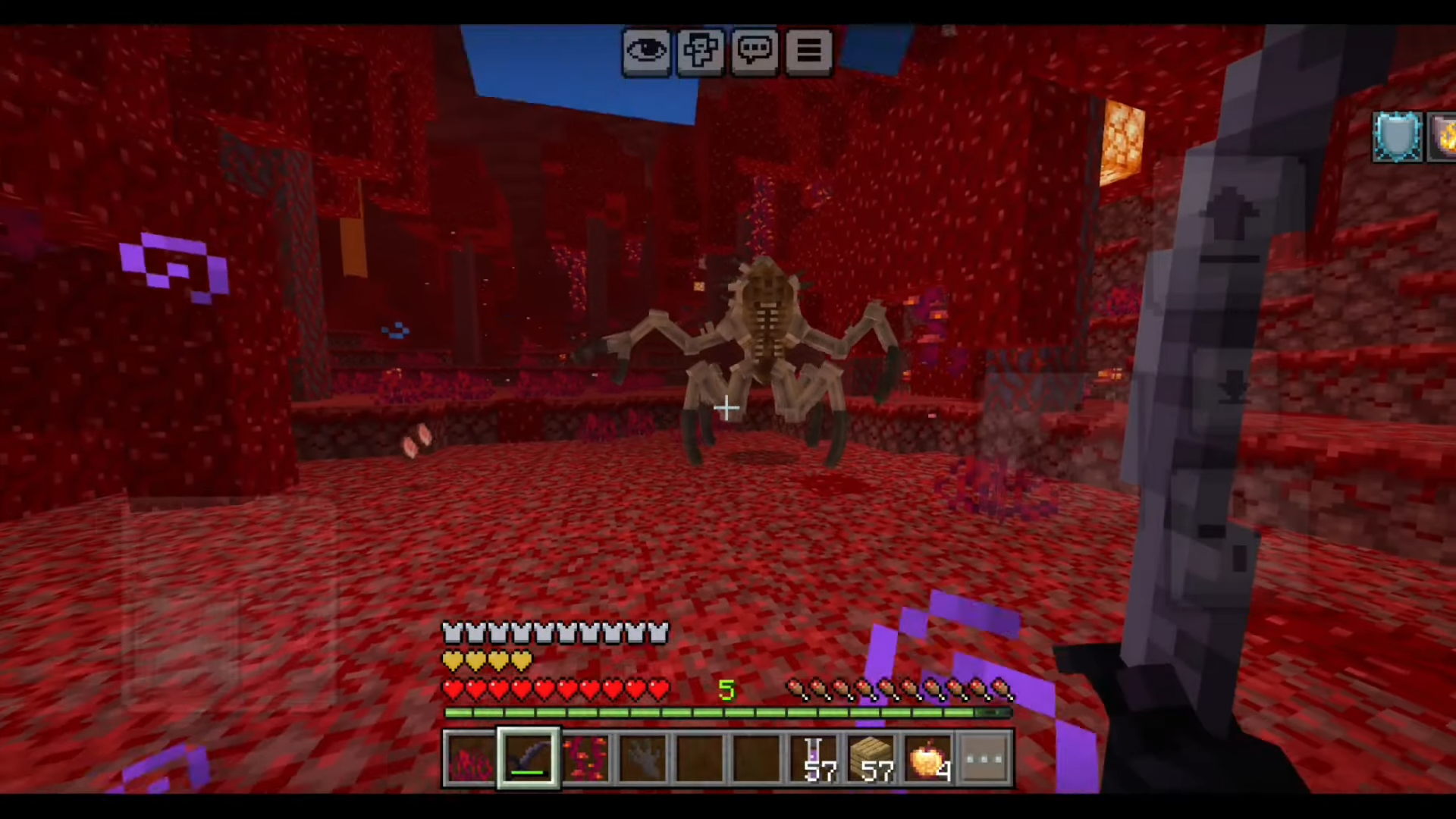This screenshot has width=1456, height=819.
Task: Open inventory with the three-dots button
Action: 985,758
